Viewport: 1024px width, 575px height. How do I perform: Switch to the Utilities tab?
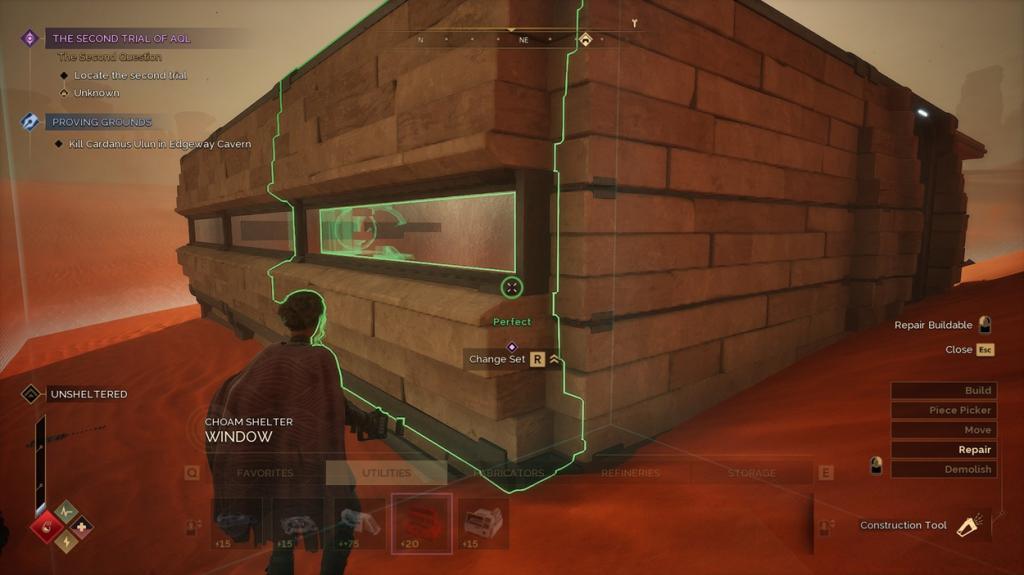[x=386, y=473]
